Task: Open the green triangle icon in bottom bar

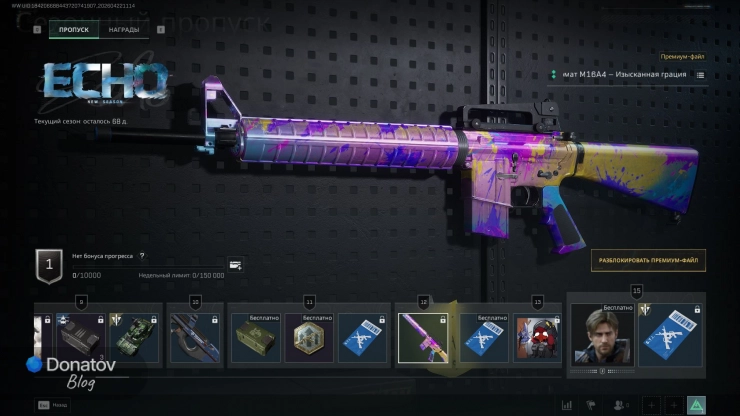Action: point(696,404)
